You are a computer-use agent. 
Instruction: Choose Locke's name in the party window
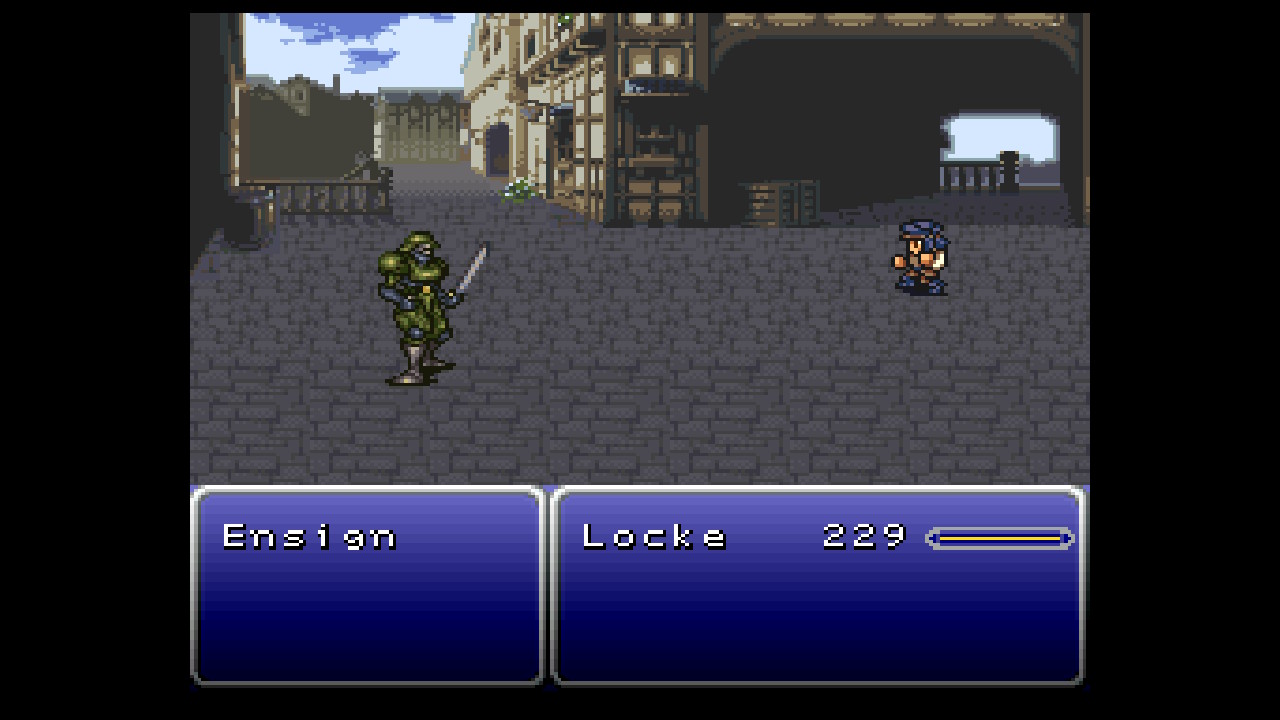[x=654, y=537]
